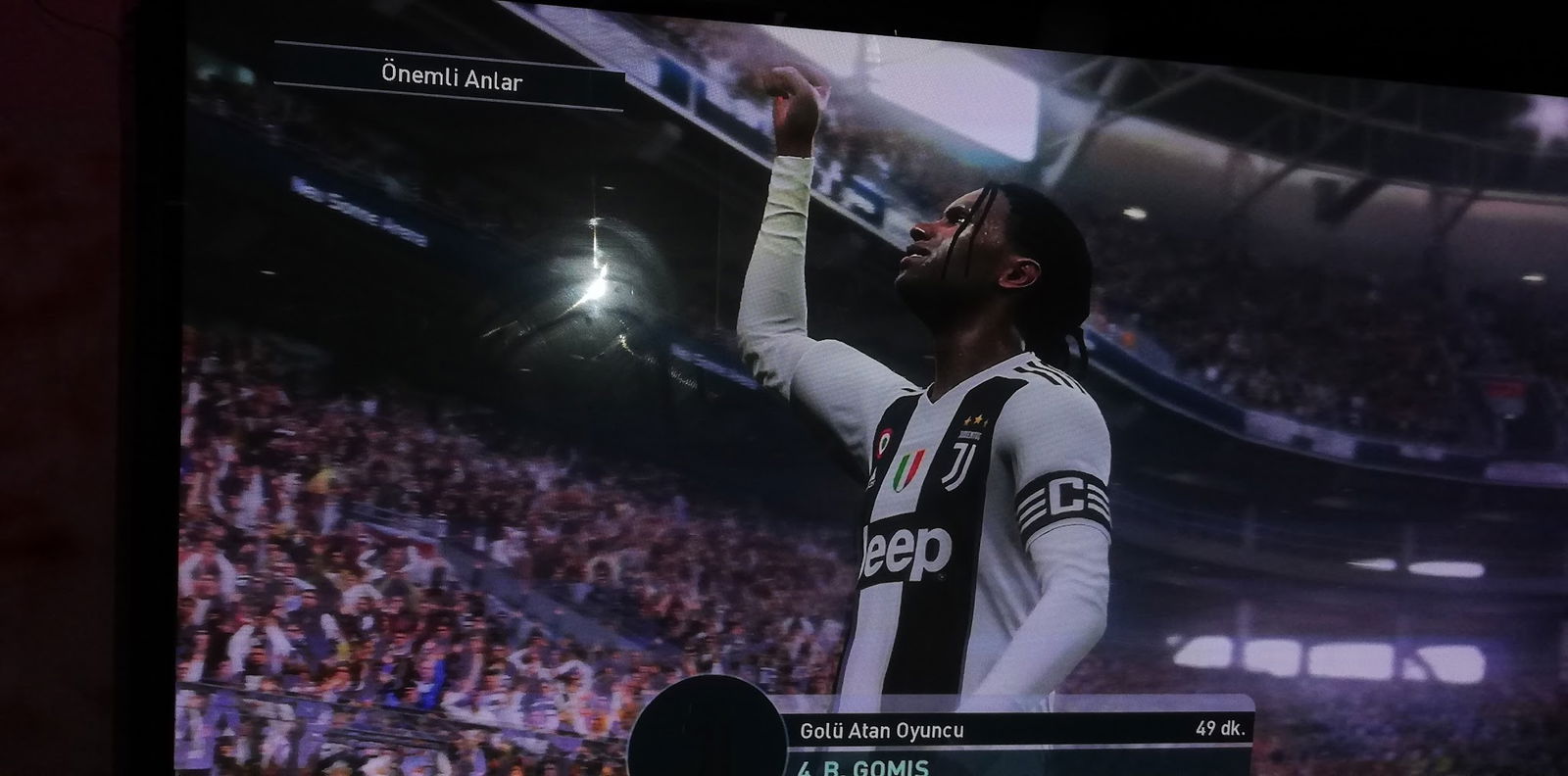This screenshot has height=776, width=1568.
Task: Collapse the match time display
Action: click(x=1222, y=728)
